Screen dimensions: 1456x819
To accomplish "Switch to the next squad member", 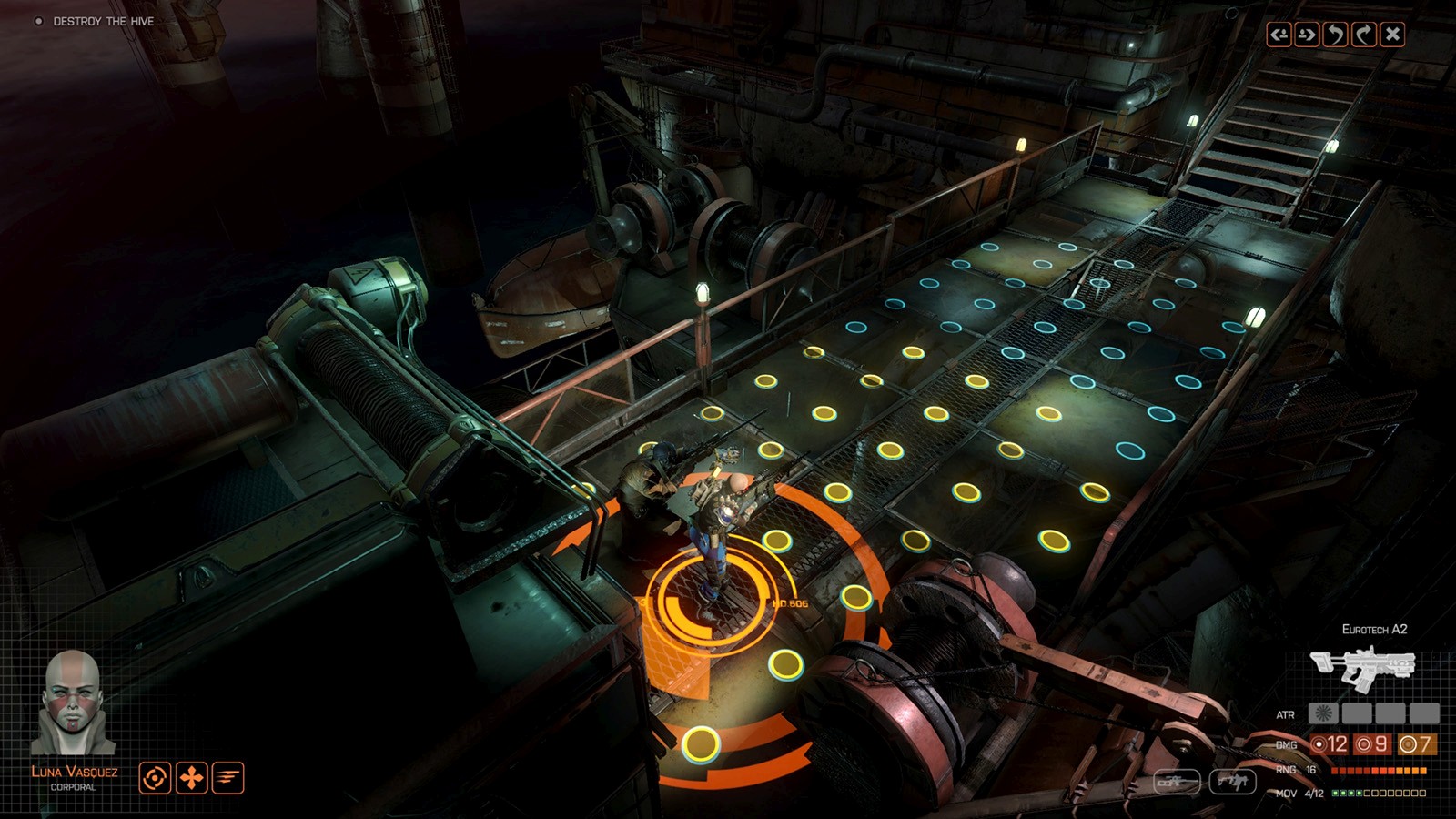I will (1307, 34).
